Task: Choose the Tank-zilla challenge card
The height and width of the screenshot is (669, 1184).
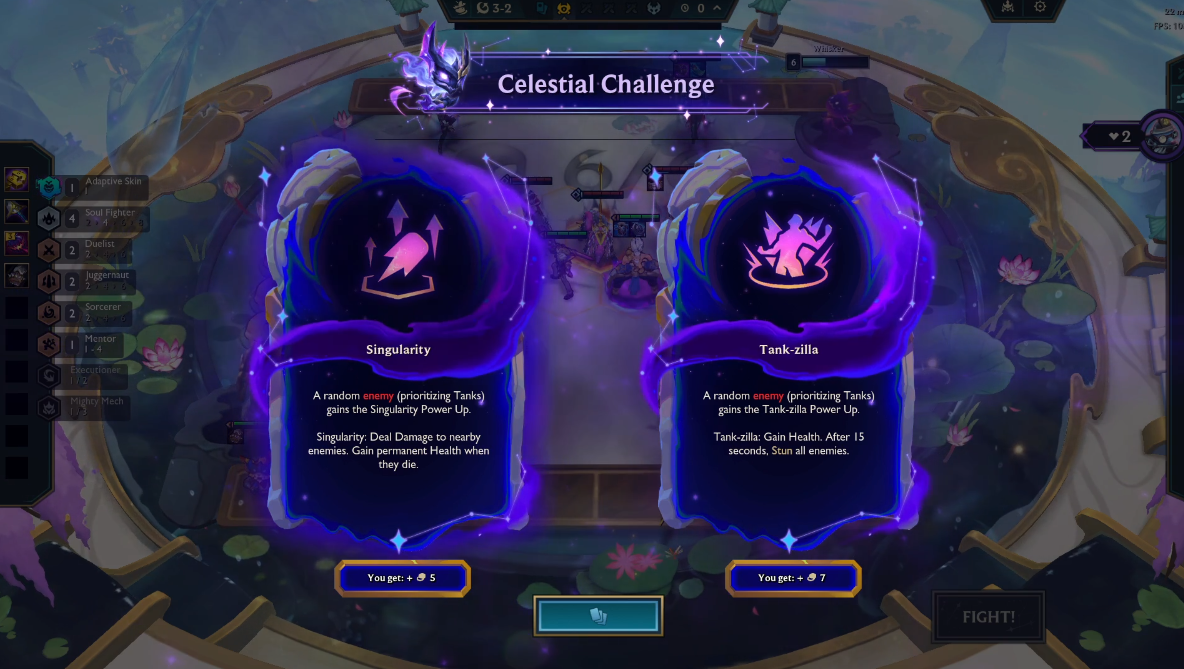Action: [x=789, y=350]
